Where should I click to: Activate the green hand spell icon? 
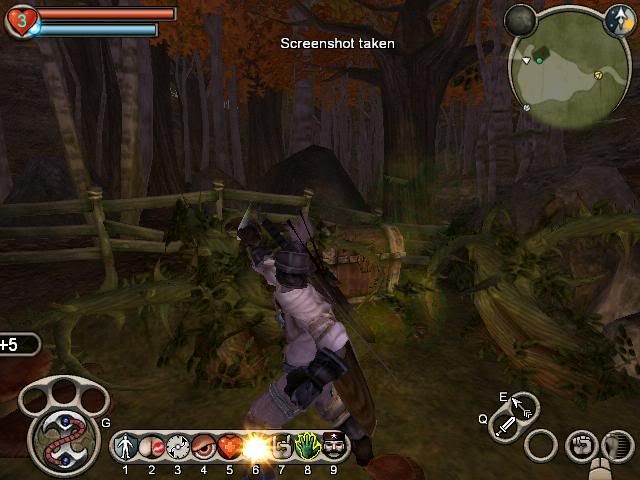coord(307,446)
